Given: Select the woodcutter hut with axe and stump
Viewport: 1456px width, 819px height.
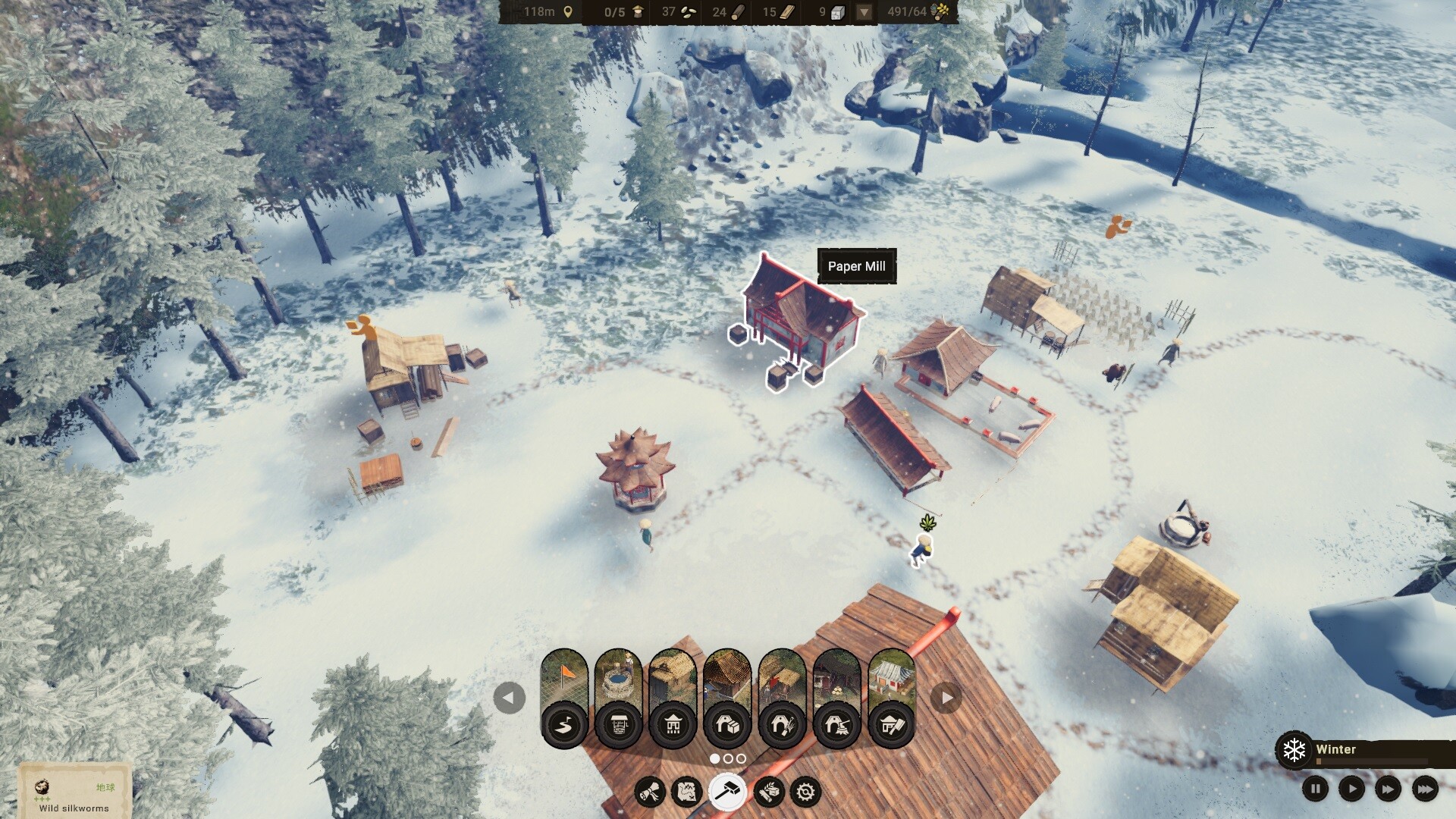Looking at the screenshot, I should (x=837, y=698).
